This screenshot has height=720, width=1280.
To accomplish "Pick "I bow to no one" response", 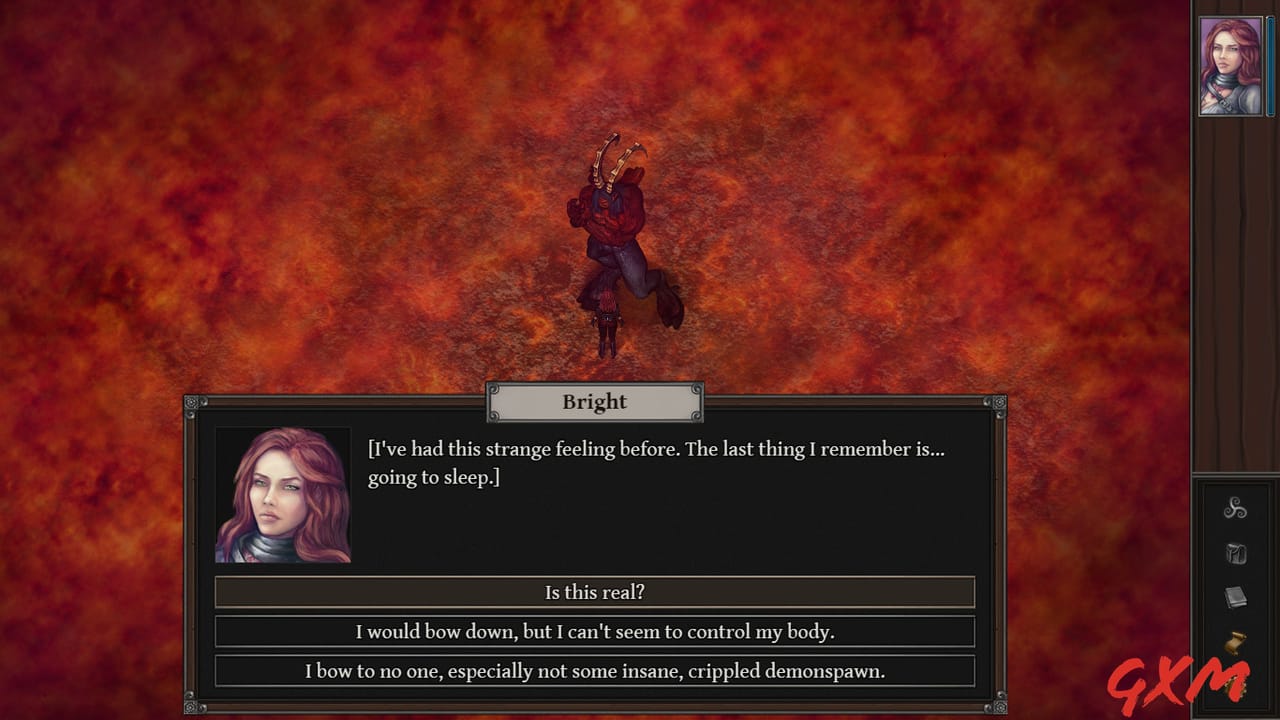I will click(x=593, y=671).
